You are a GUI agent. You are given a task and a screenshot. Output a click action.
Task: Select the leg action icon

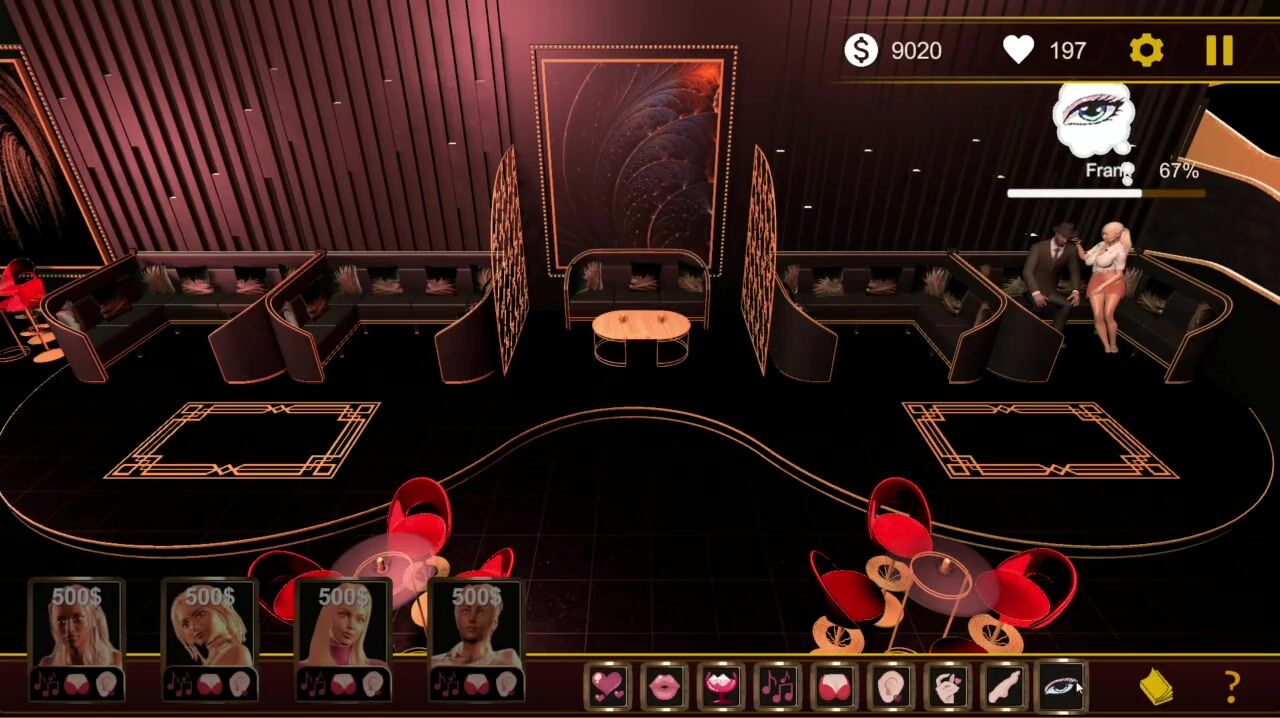pyautogui.click(x=1005, y=686)
